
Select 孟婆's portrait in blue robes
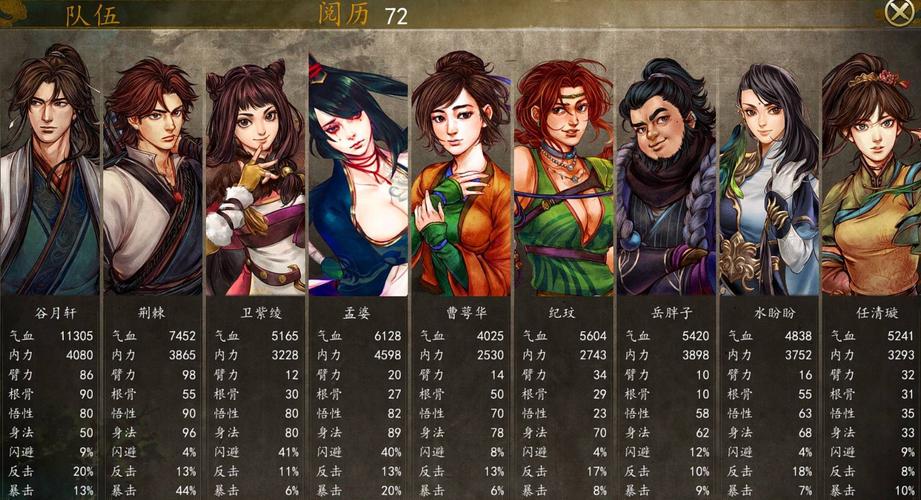point(357,175)
